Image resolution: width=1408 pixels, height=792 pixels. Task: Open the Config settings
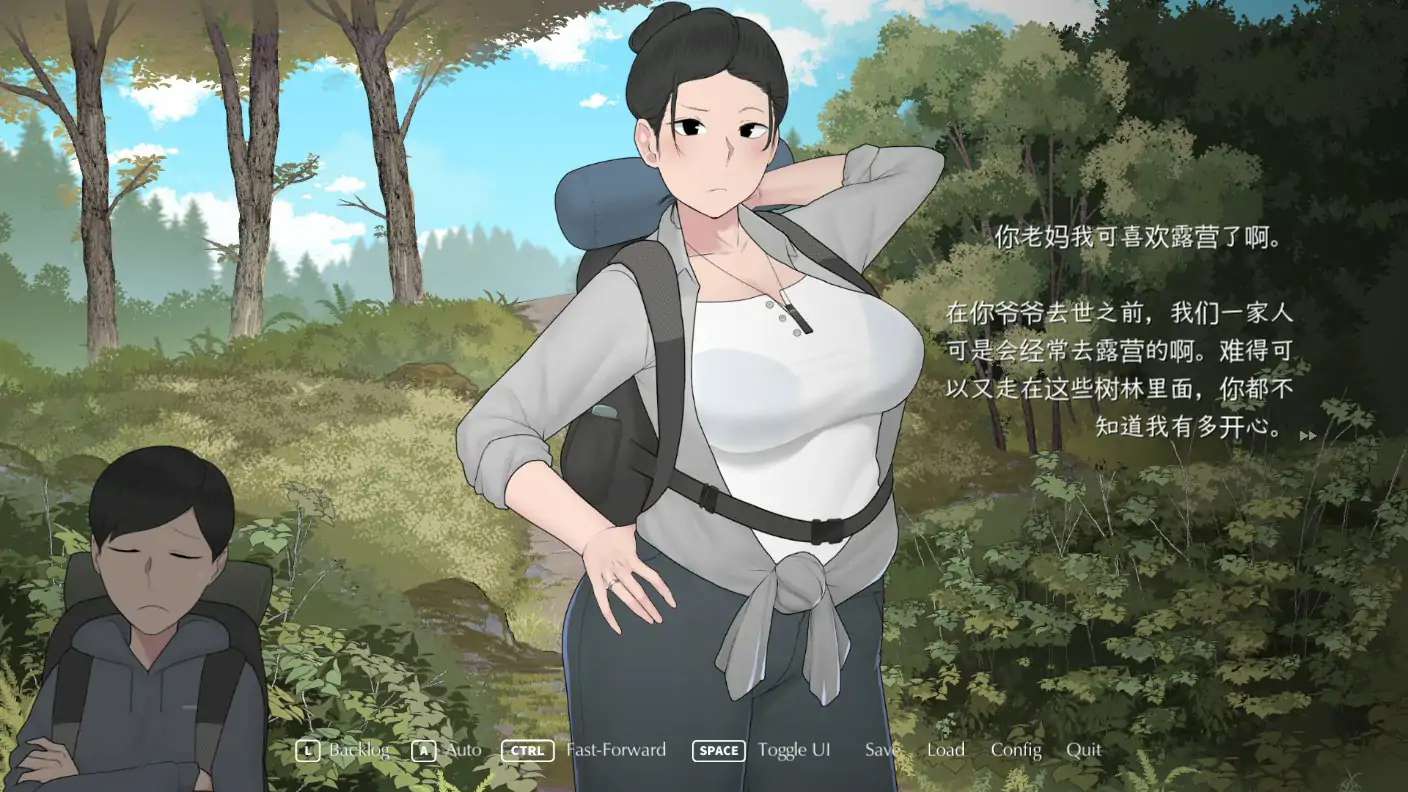pos(1016,750)
